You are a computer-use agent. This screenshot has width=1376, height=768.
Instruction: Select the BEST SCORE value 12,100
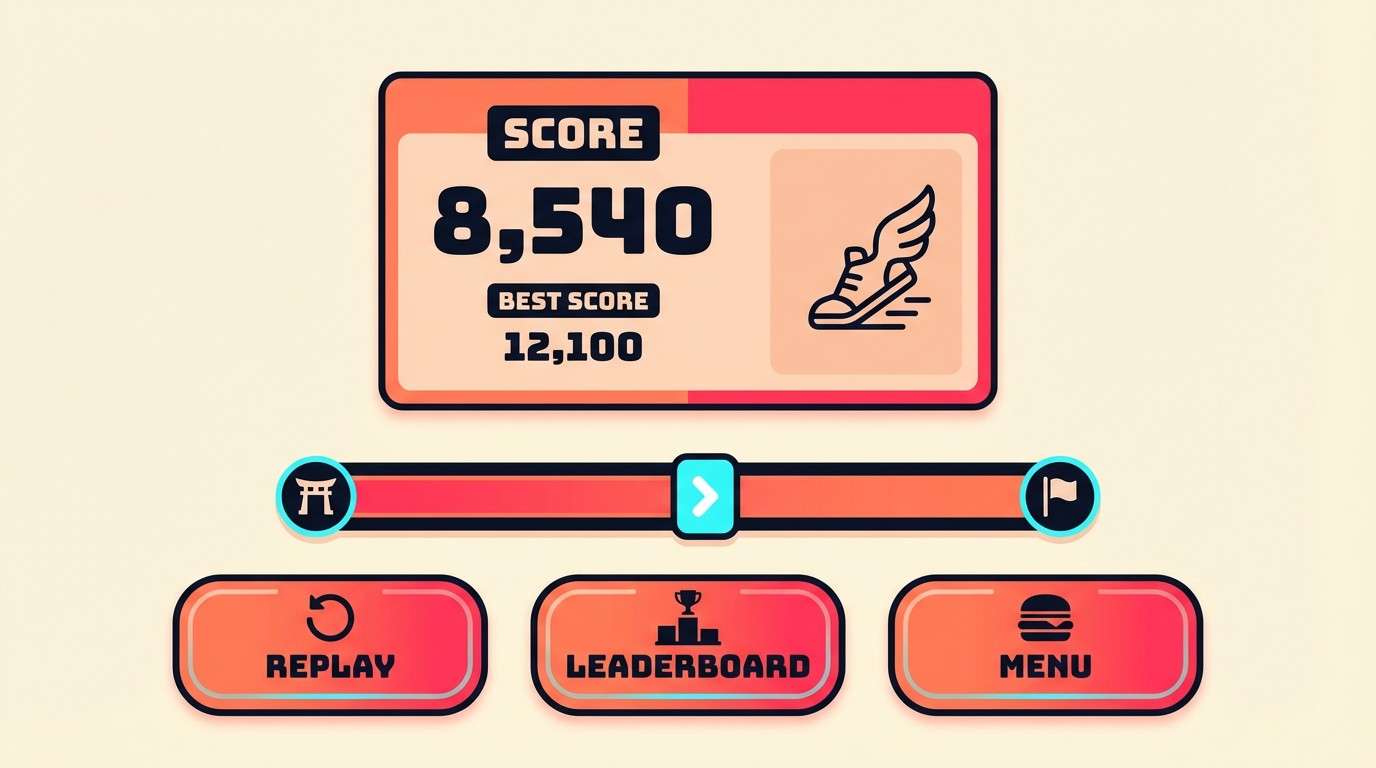(572, 346)
